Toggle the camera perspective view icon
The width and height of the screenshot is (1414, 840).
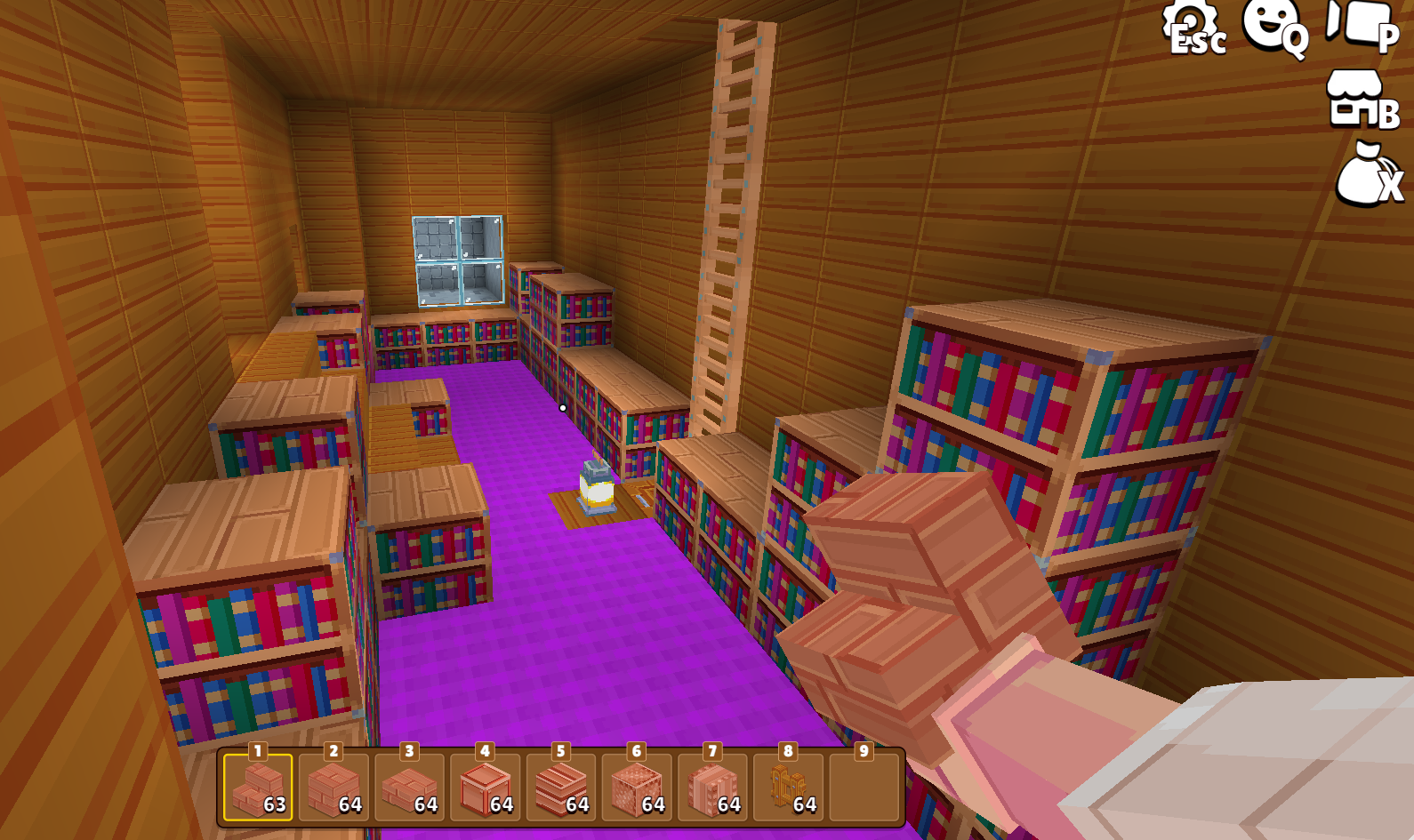[1361, 25]
